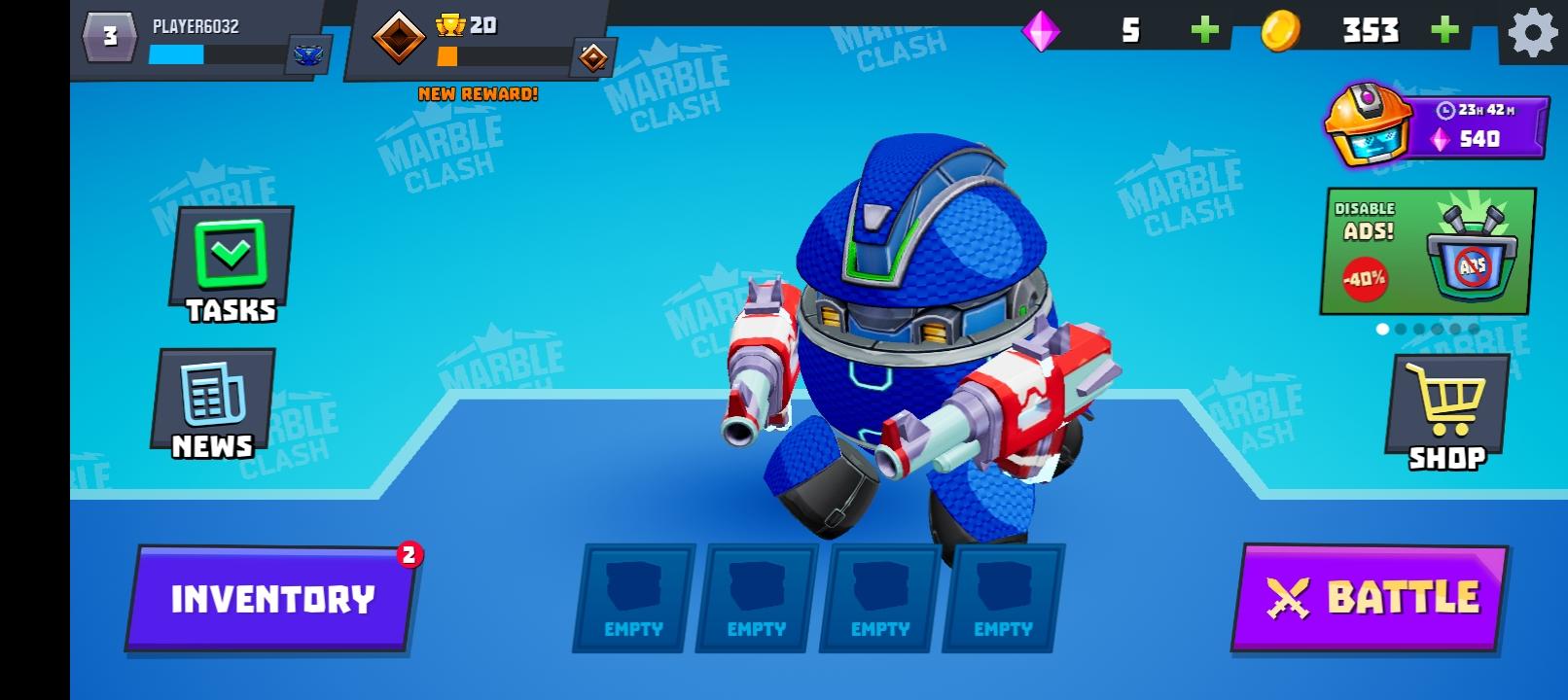1568x700 pixels.
Task: Click the gold coin currency icon
Action: pyautogui.click(x=1280, y=32)
